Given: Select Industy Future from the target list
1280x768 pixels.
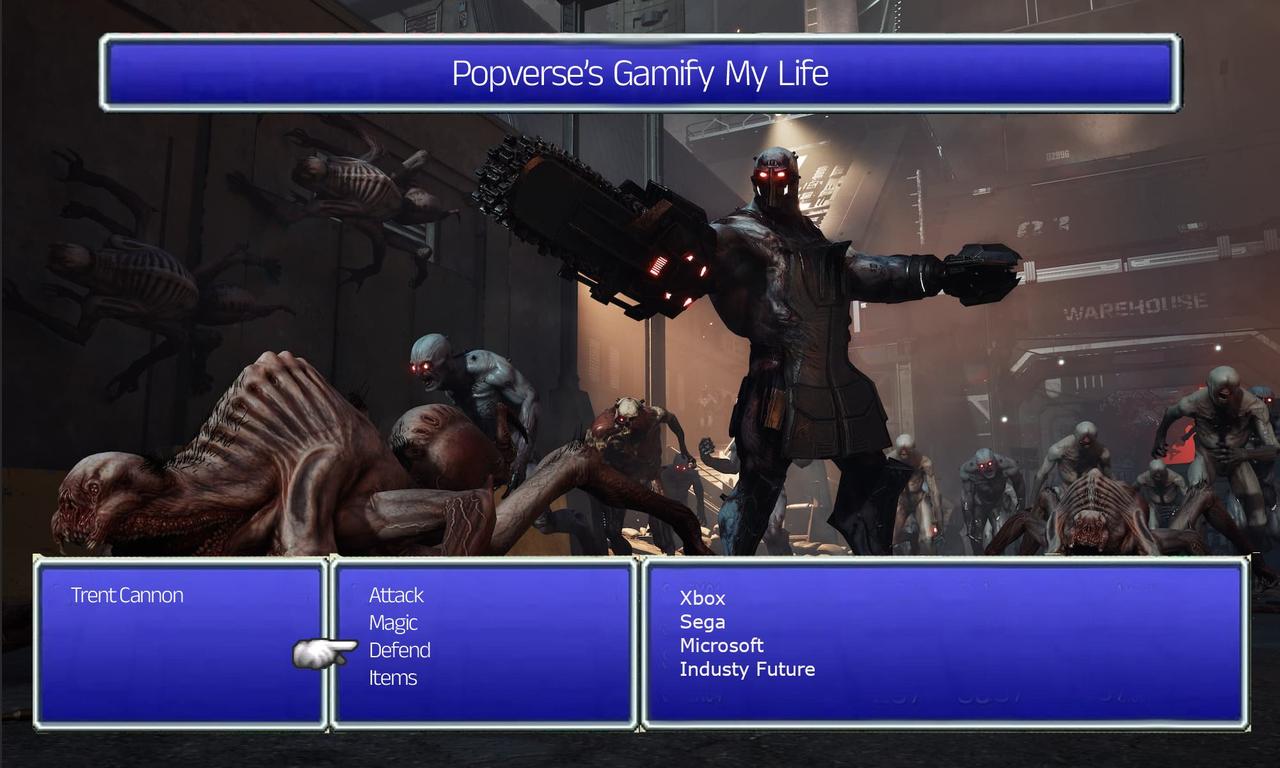Looking at the screenshot, I should tap(747, 669).
